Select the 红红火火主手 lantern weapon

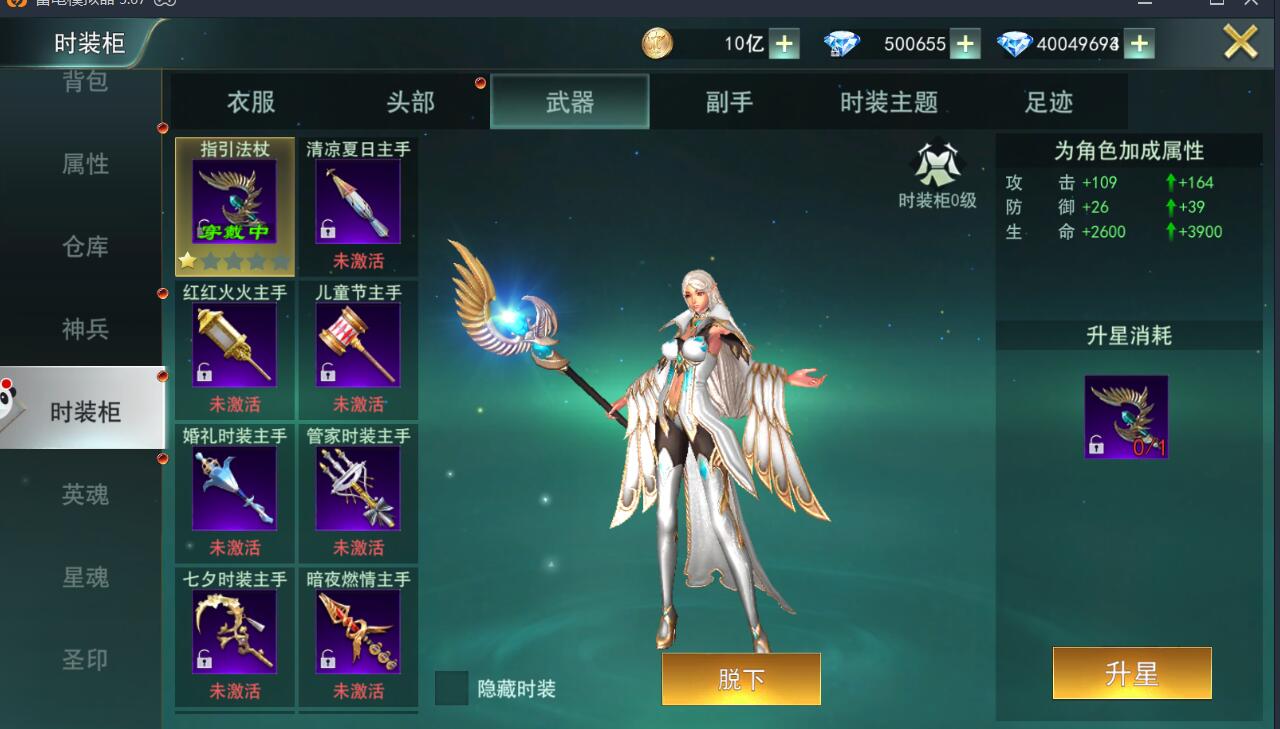coord(235,346)
